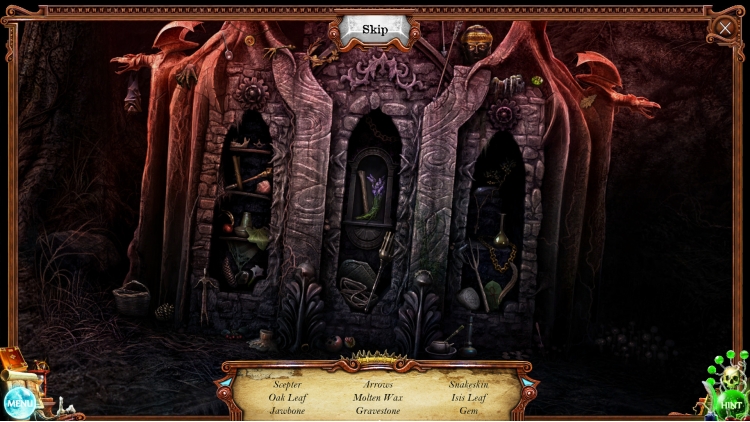
Task: Select Gem in the item list
Action: [468, 410]
